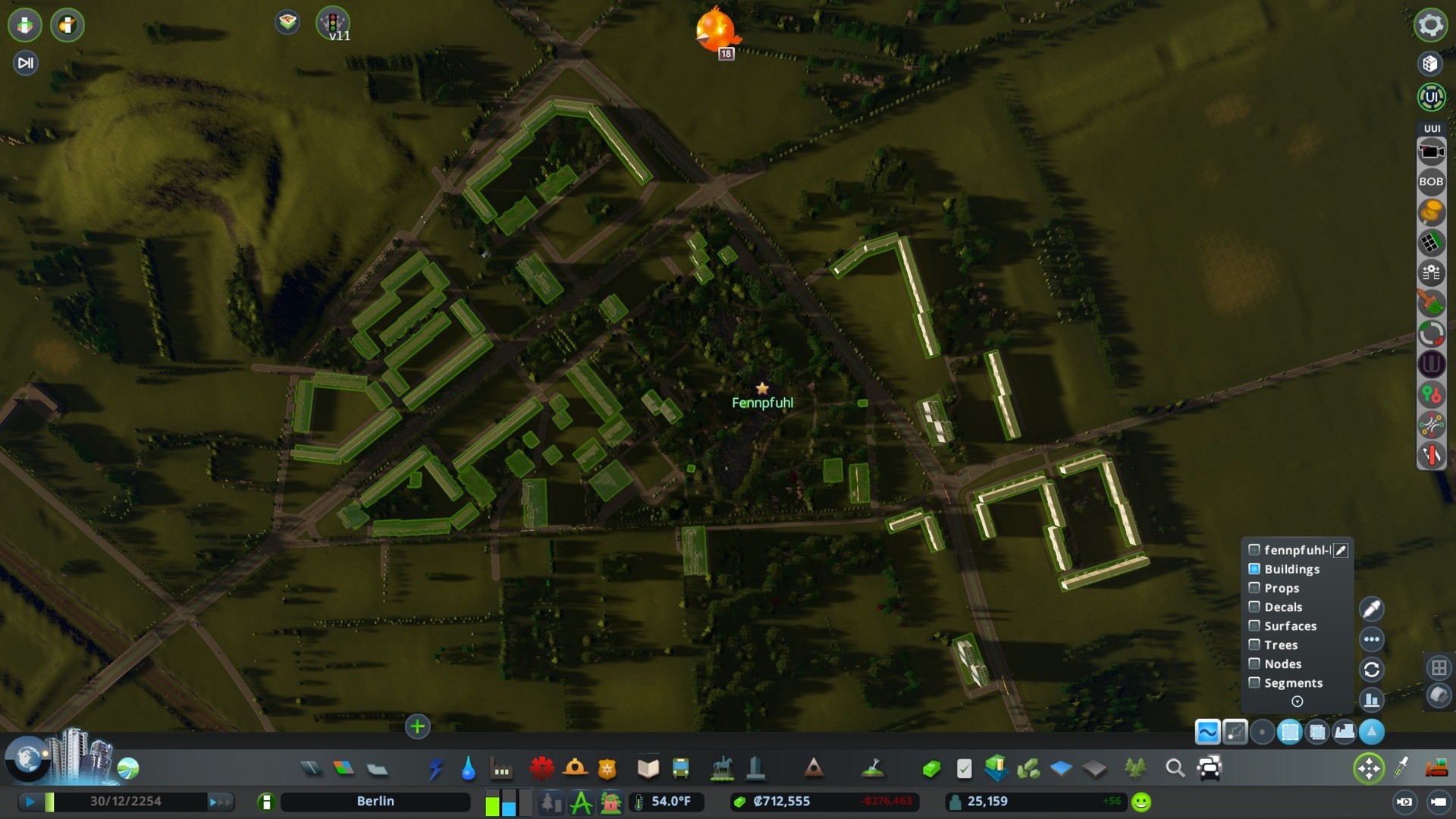Image resolution: width=1456 pixels, height=819 pixels.
Task: Click the green happiness face indicator
Action: (x=1141, y=800)
